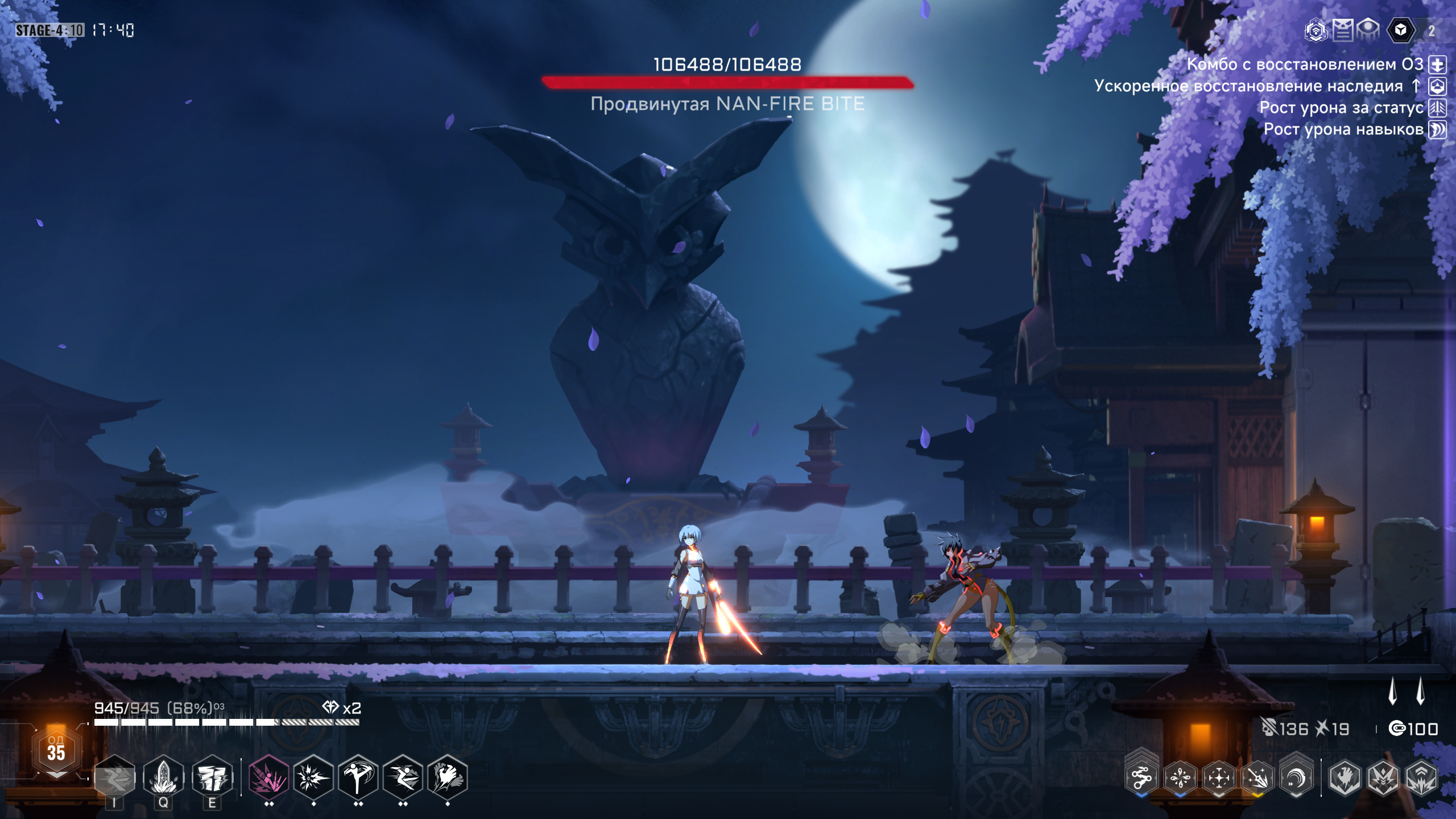1456x819 pixels.
Task: Pick the lunging dash attack skill icon
Action: pyautogui.click(x=403, y=777)
